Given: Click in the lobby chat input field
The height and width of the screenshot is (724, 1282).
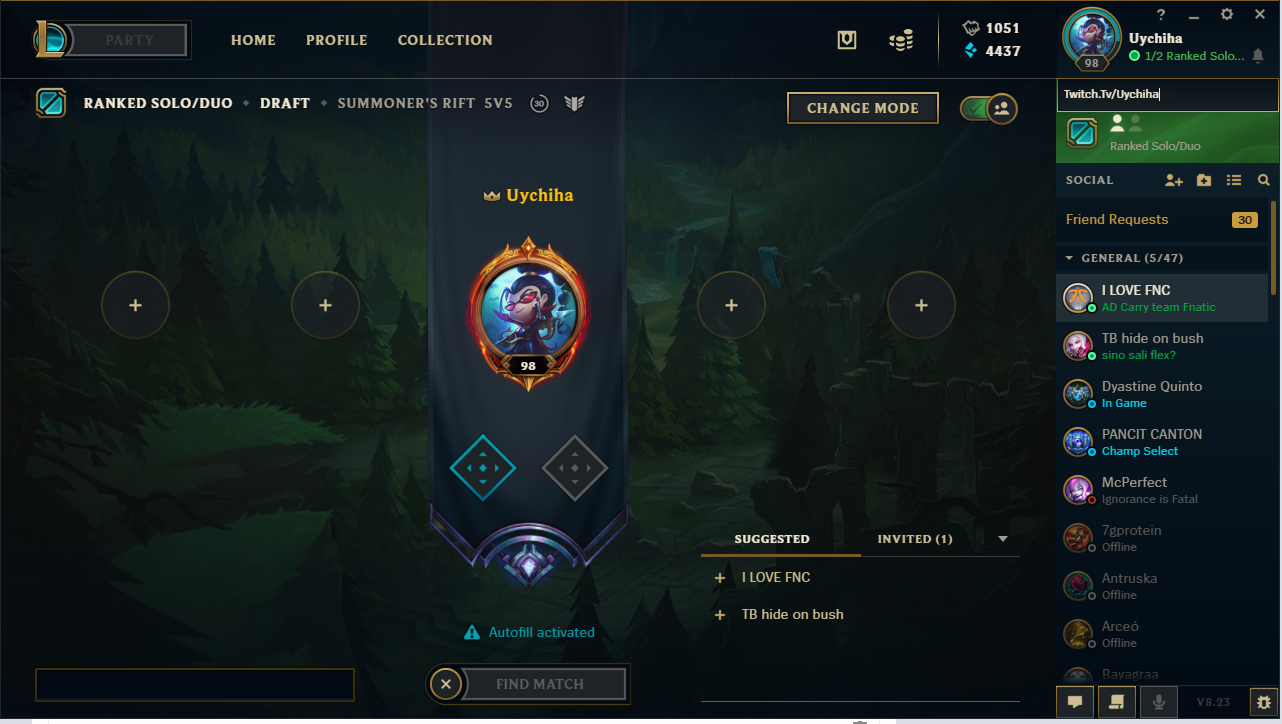Looking at the screenshot, I should [x=194, y=684].
